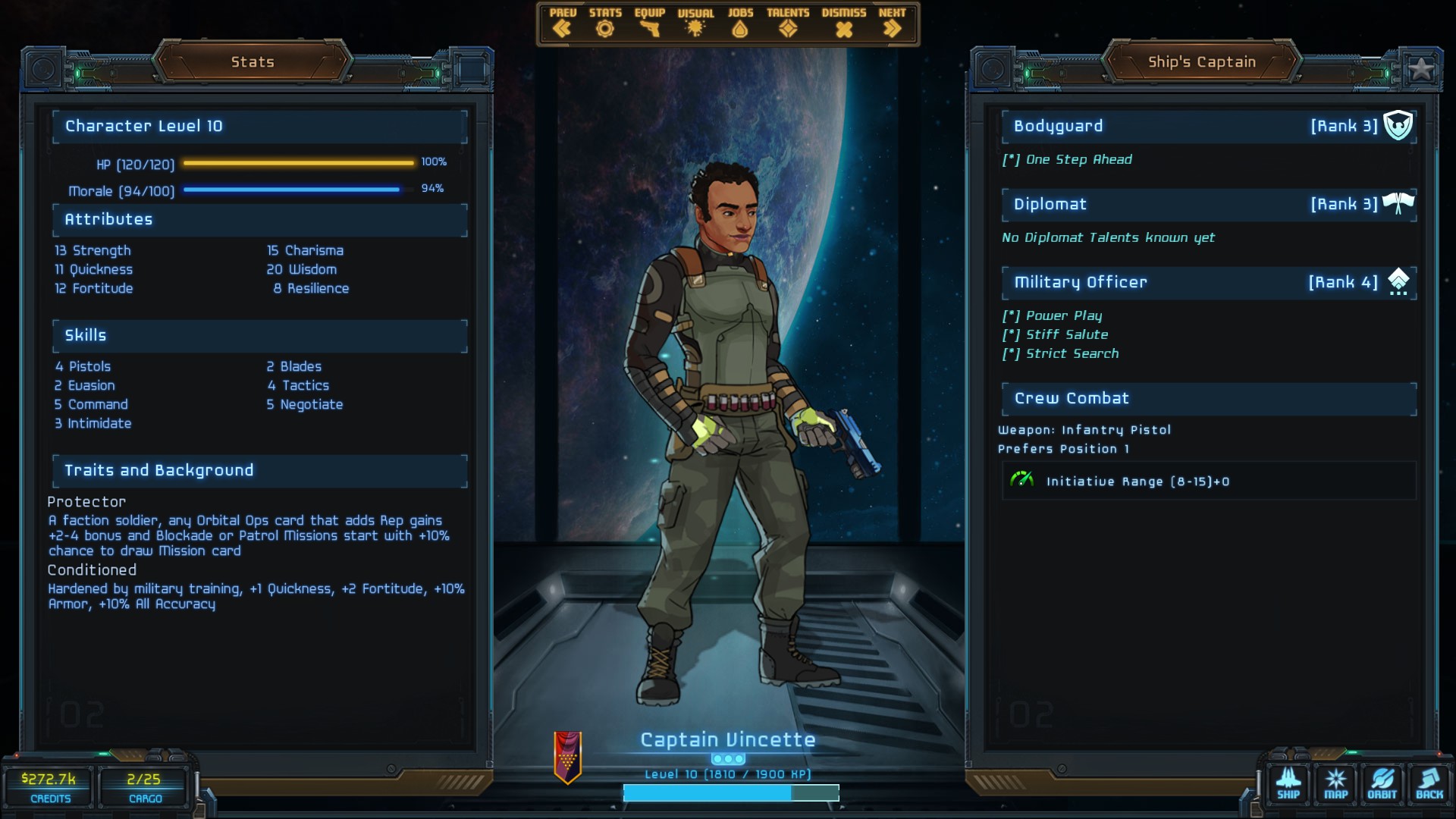Viewport: 1456px width, 819px height.
Task: Open the Talents screen
Action: [788, 24]
